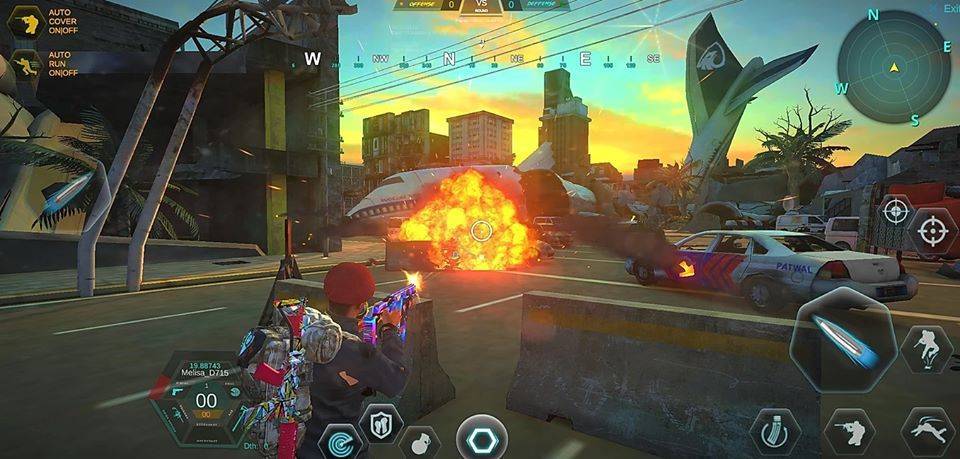The image size is (960, 459).
Task: Switch to the crouching shooter stance
Action: pos(848,430)
